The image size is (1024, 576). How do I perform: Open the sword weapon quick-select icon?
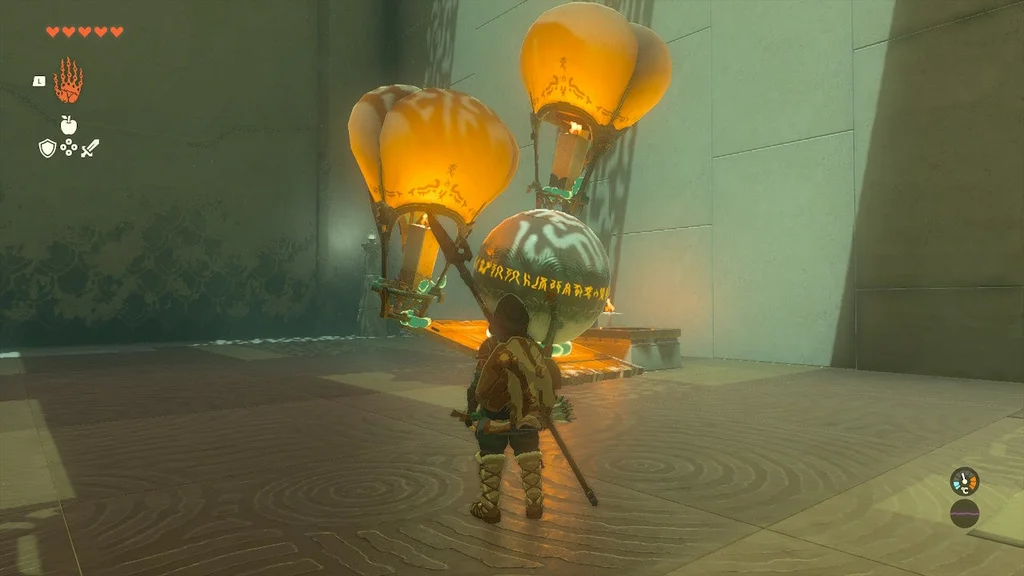click(x=90, y=149)
